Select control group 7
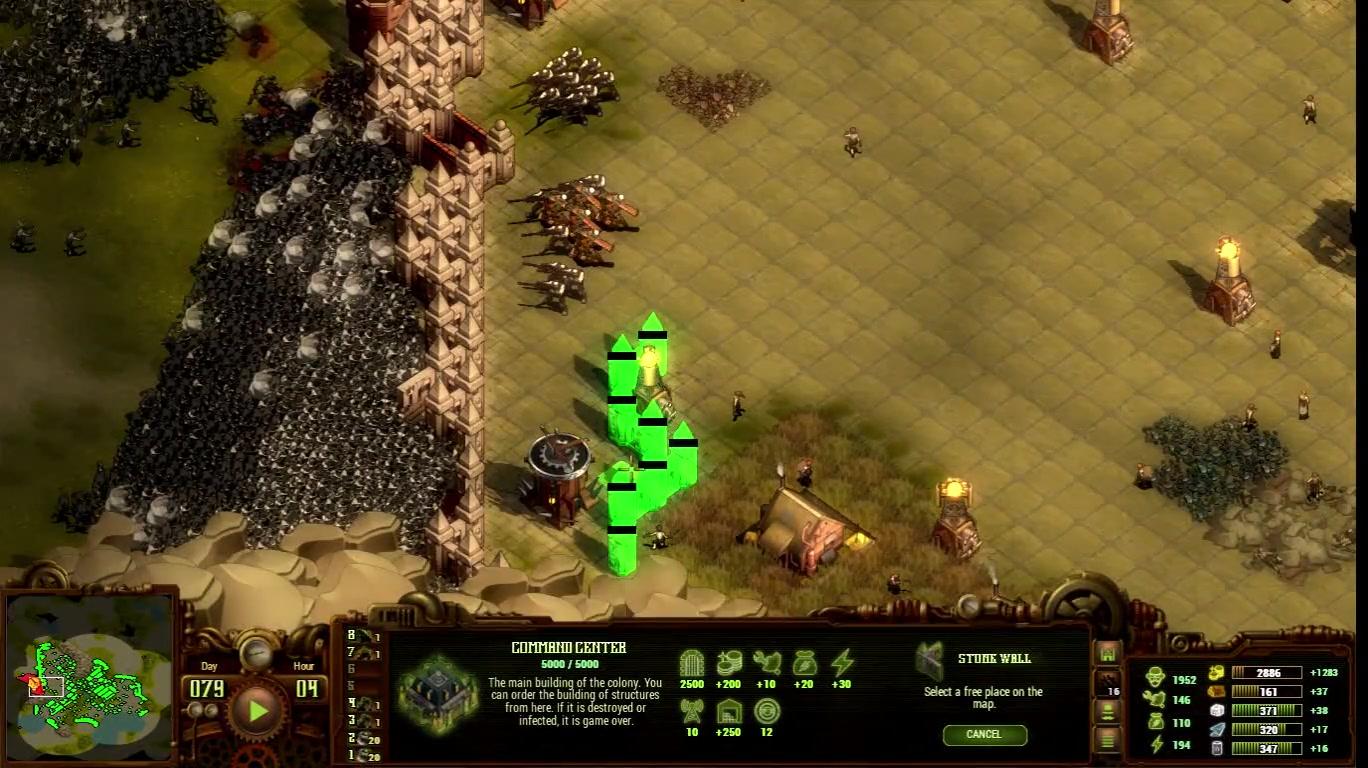 click(362, 653)
